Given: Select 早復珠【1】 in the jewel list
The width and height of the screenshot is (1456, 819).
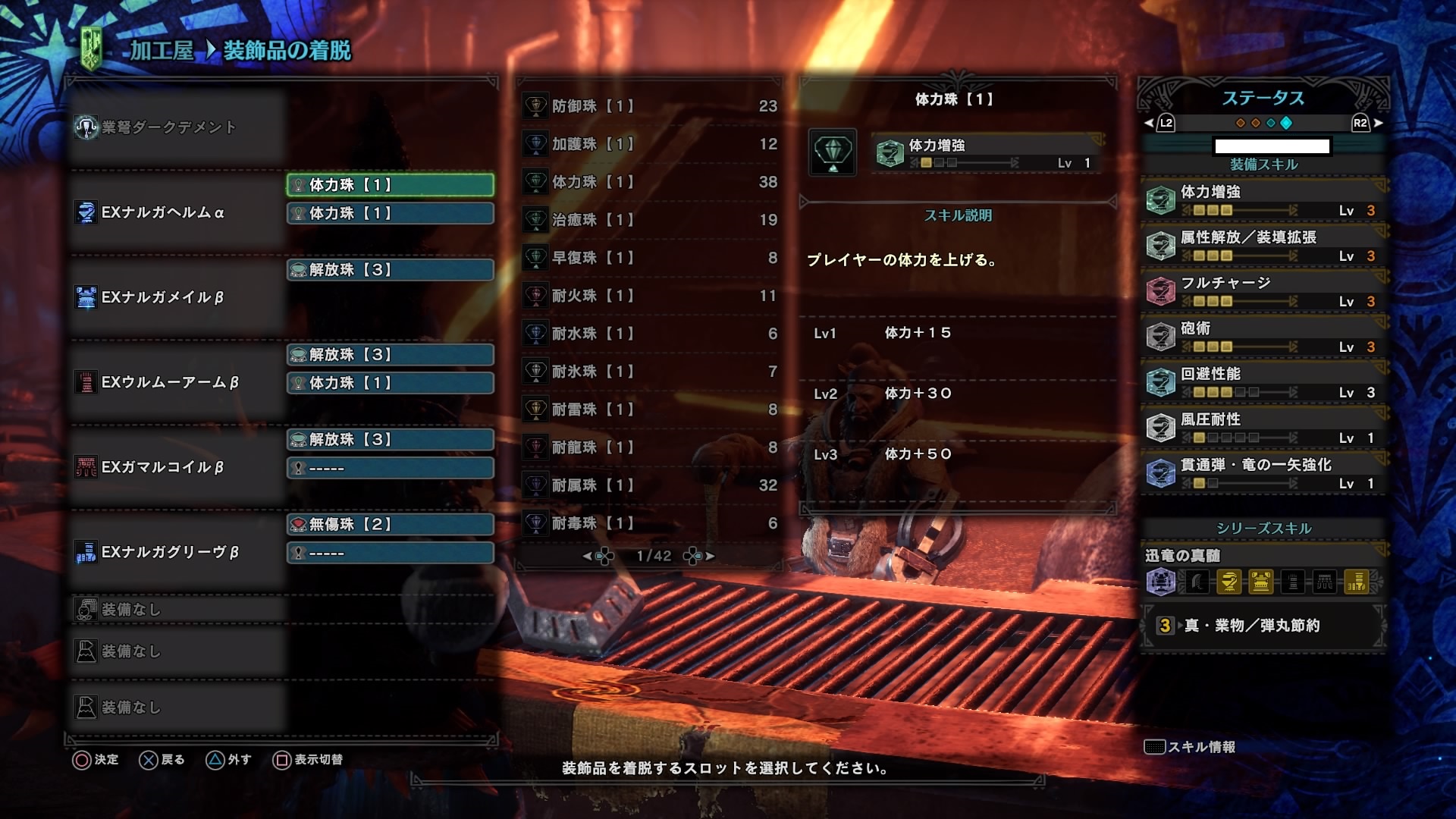Looking at the screenshot, I should coord(649,258).
